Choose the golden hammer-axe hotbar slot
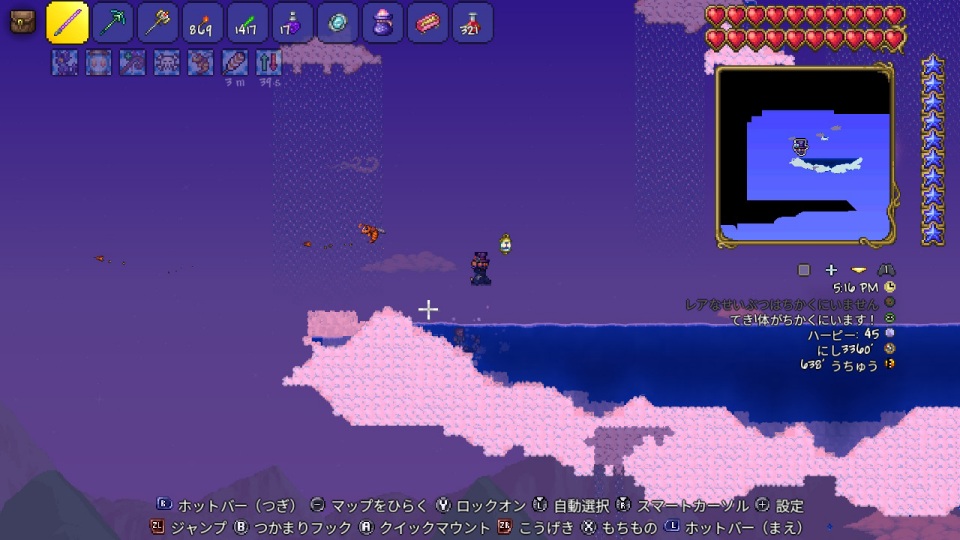 pyautogui.click(x=158, y=23)
